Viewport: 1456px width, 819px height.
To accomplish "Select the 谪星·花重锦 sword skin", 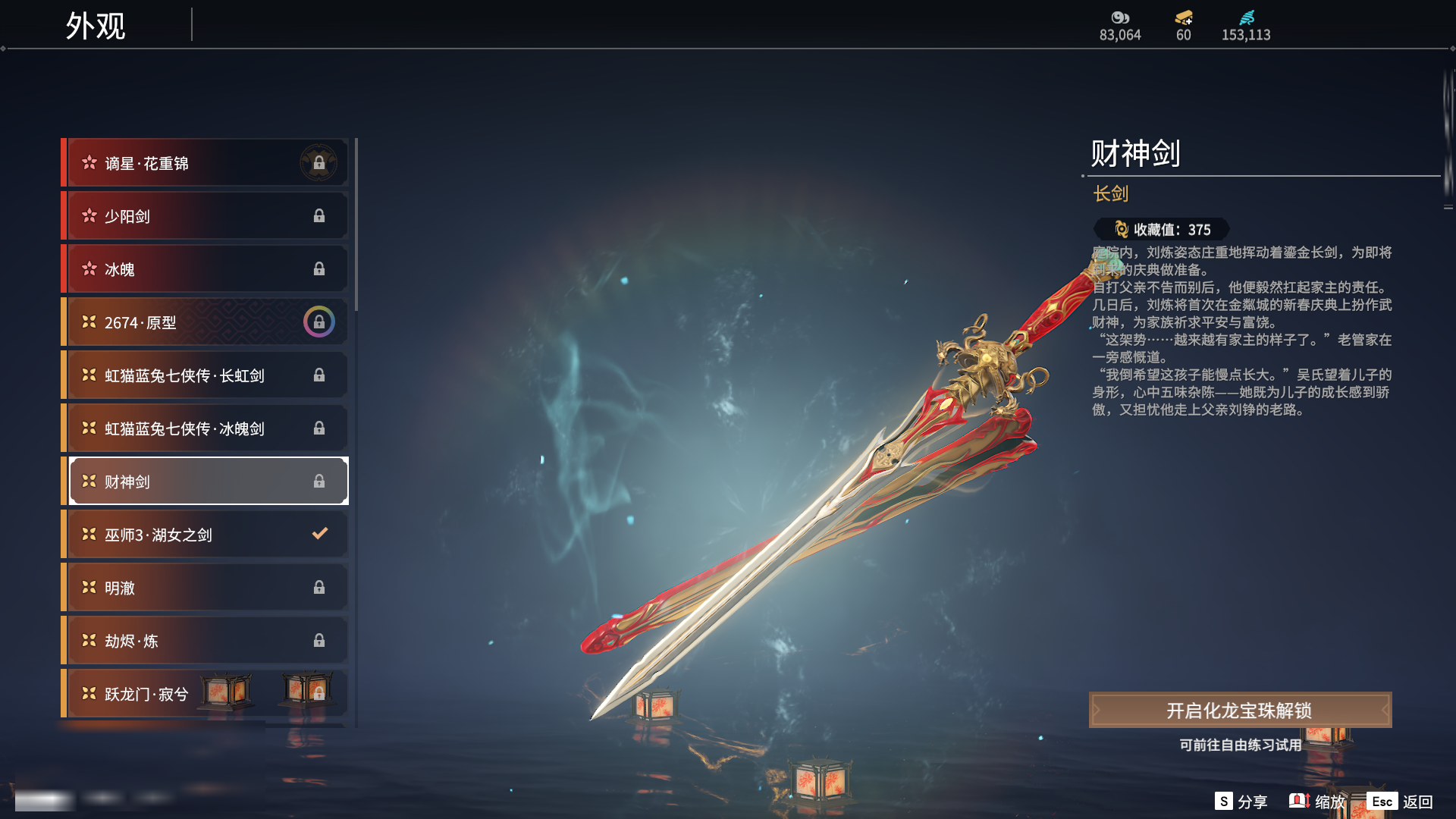I will [x=206, y=163].
